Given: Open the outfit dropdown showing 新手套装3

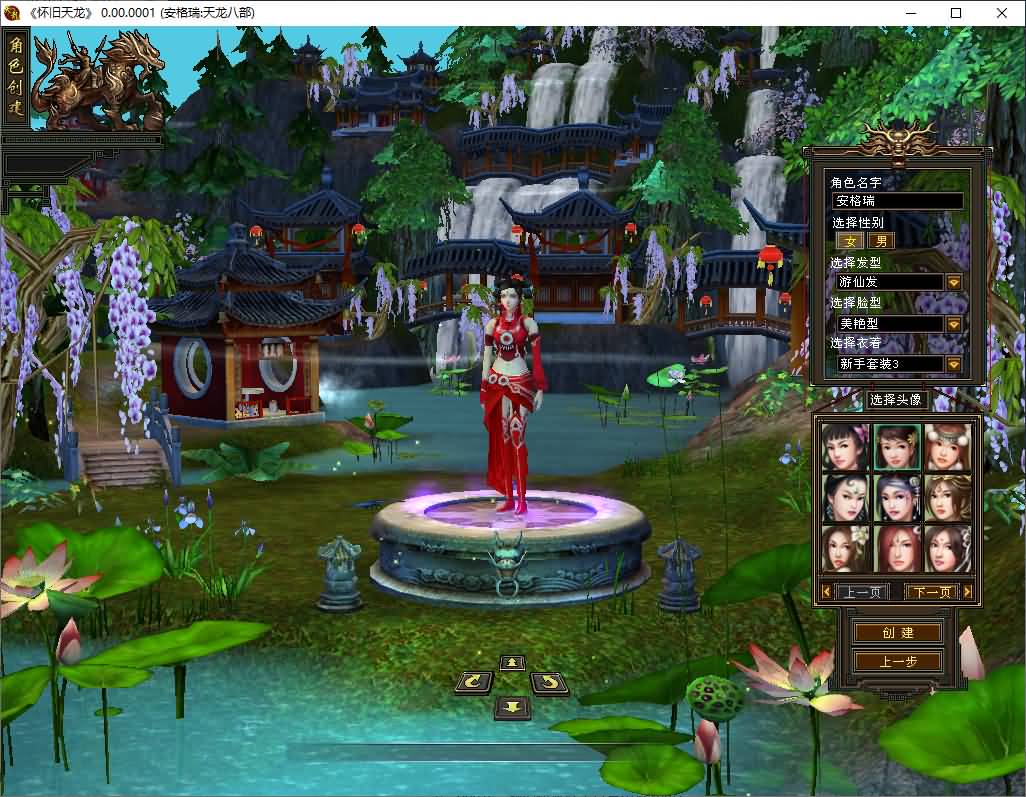Looking at the screenshot, I should (x=953, y=364).
